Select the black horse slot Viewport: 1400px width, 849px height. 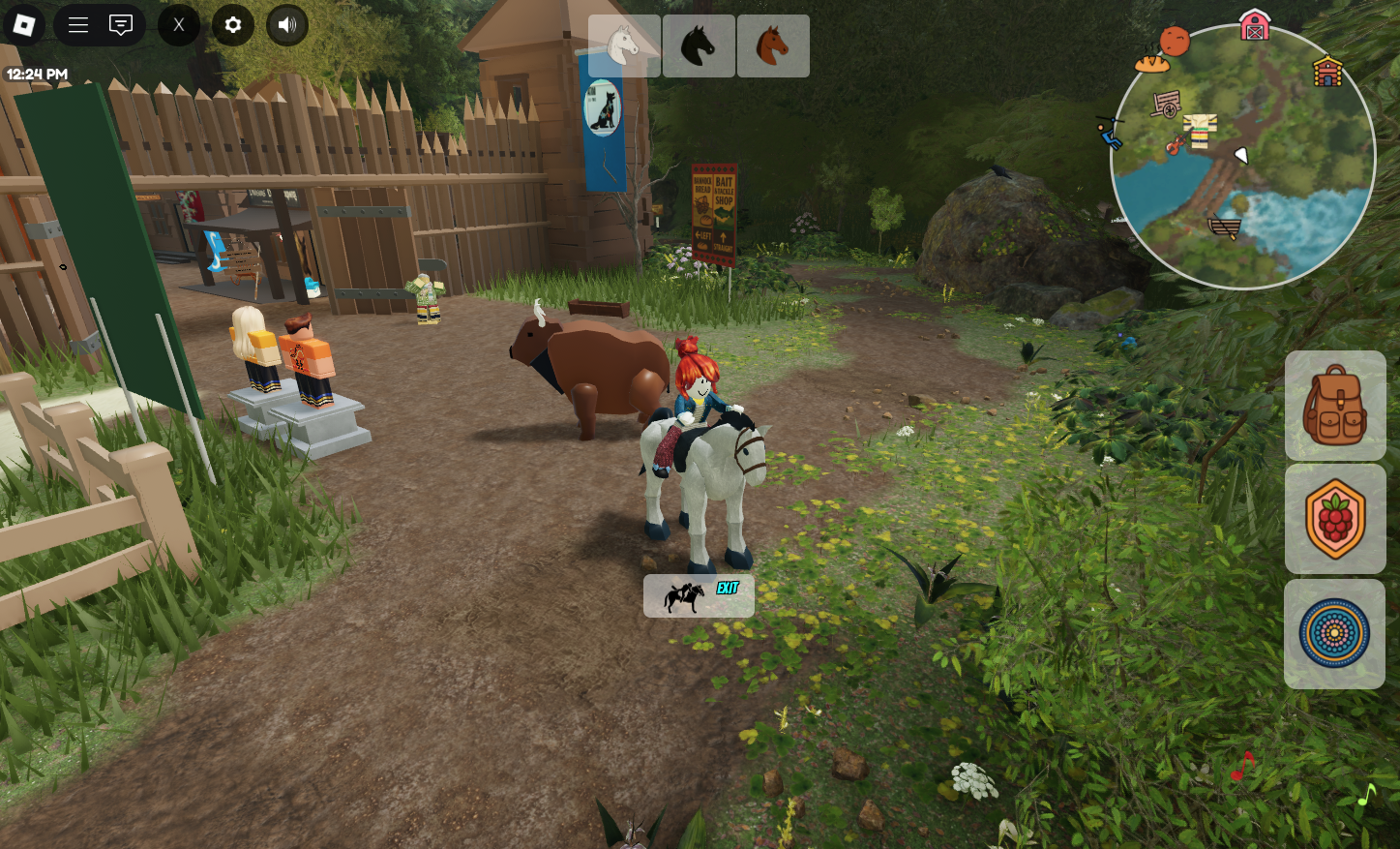point(699,45)
